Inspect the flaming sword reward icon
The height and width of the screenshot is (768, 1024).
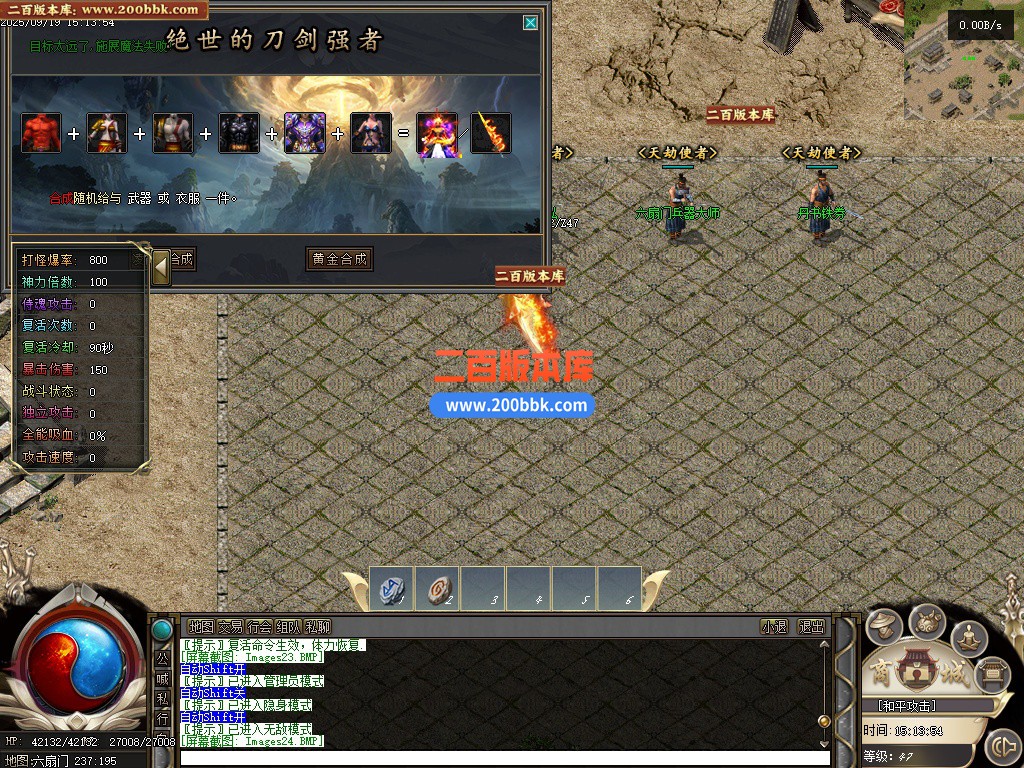(491, 133)
